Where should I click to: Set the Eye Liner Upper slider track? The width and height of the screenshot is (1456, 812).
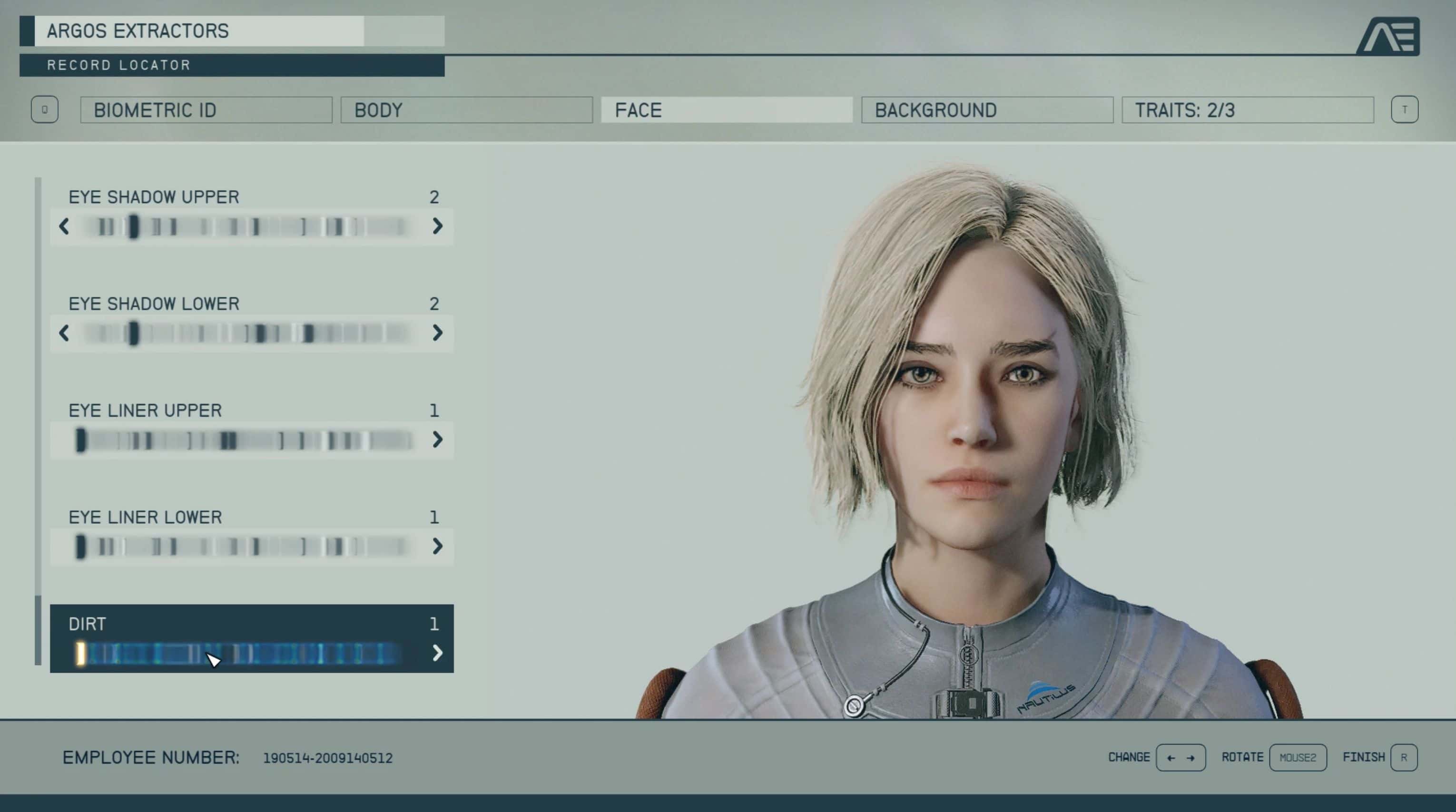click(x=249, y=440)
